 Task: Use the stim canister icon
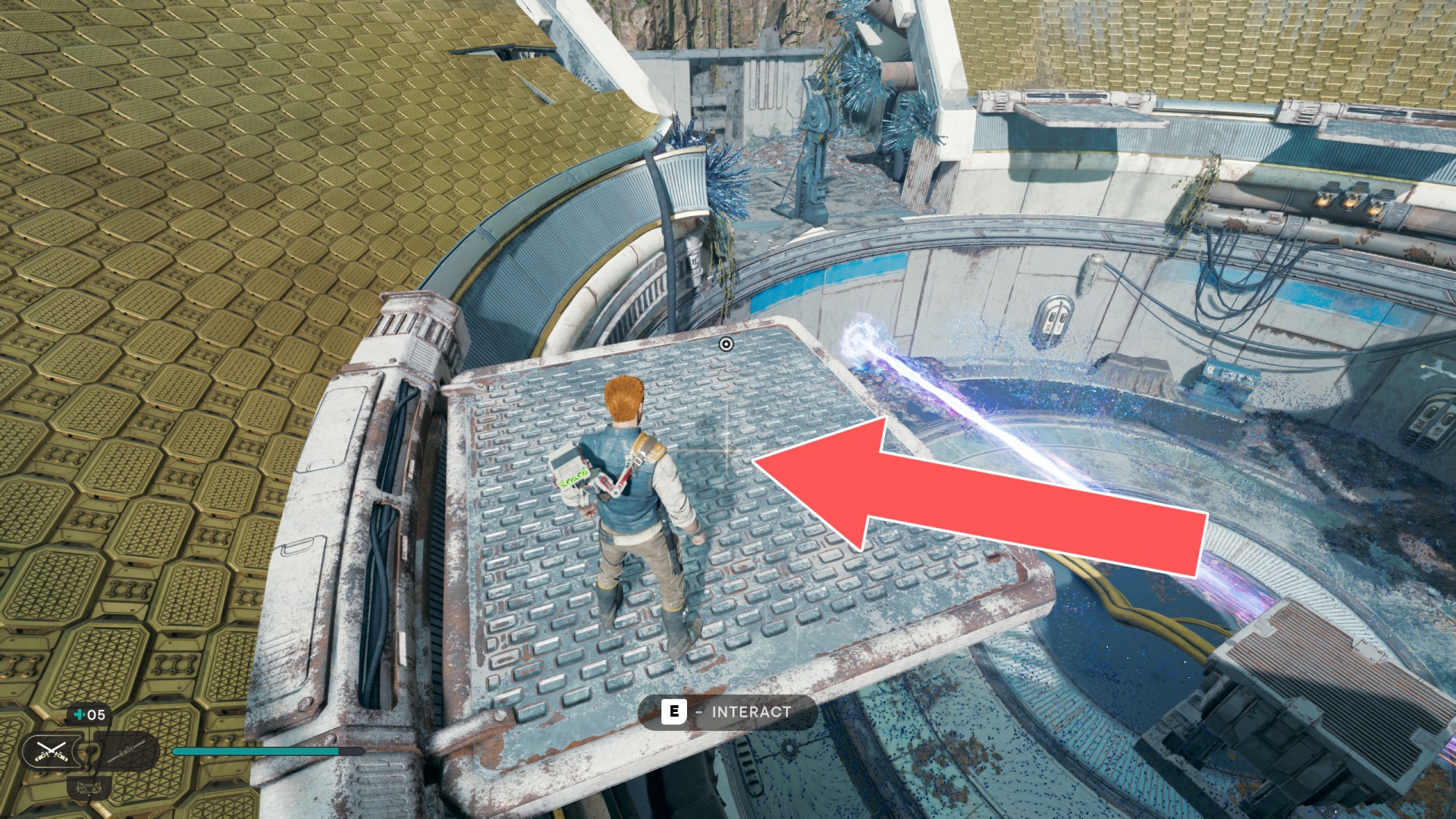coord(80,714)
